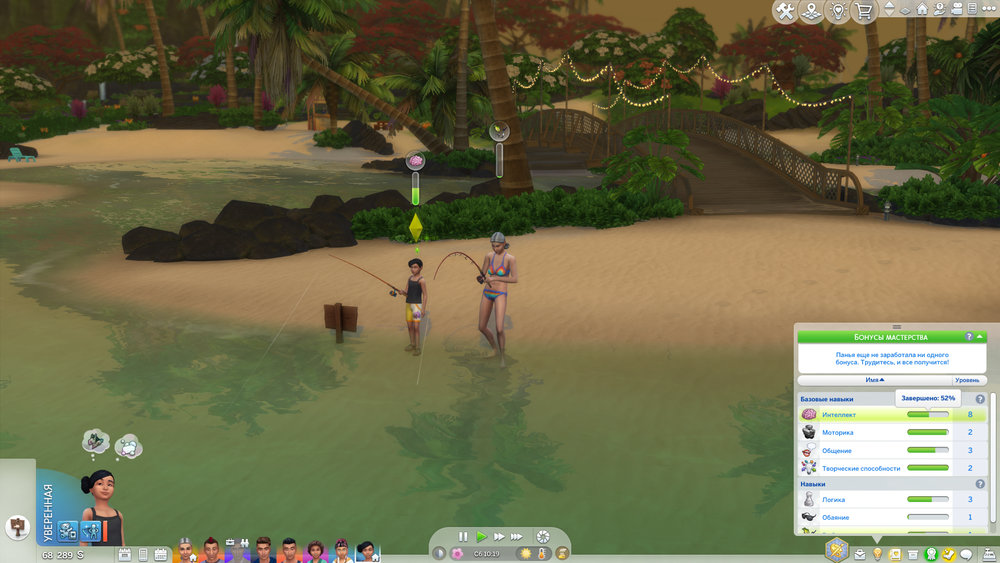This screenshot has height=563, width=1000.
Task: Open the lightbulb heart gallery icon
Action: click(x=838, y=11)
